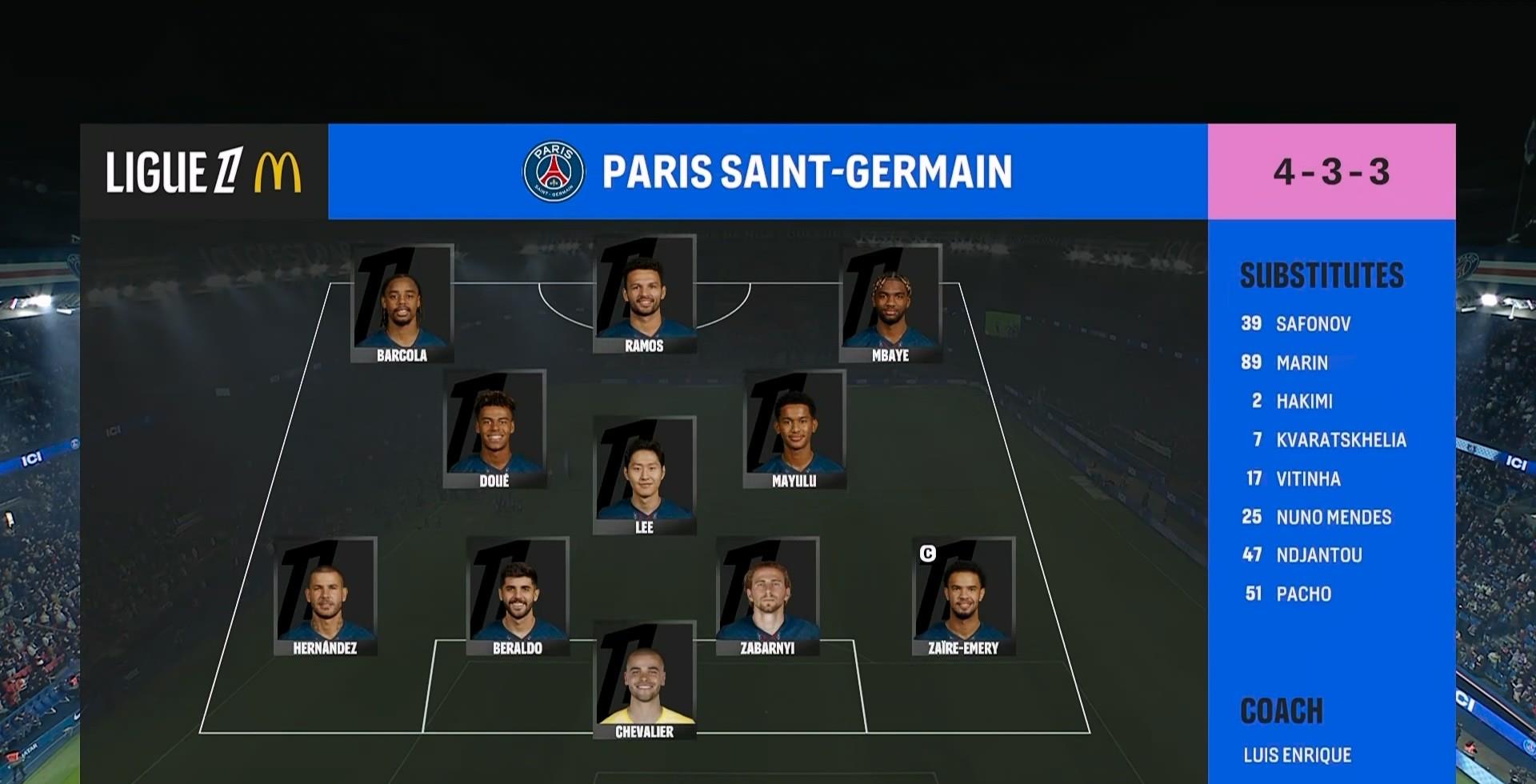Image resolution: width=1536 pixels, height=784 pixels.
Task: Select coach Luis Enrique's name
Action: pyautogui.click(x=1297, y=754)
